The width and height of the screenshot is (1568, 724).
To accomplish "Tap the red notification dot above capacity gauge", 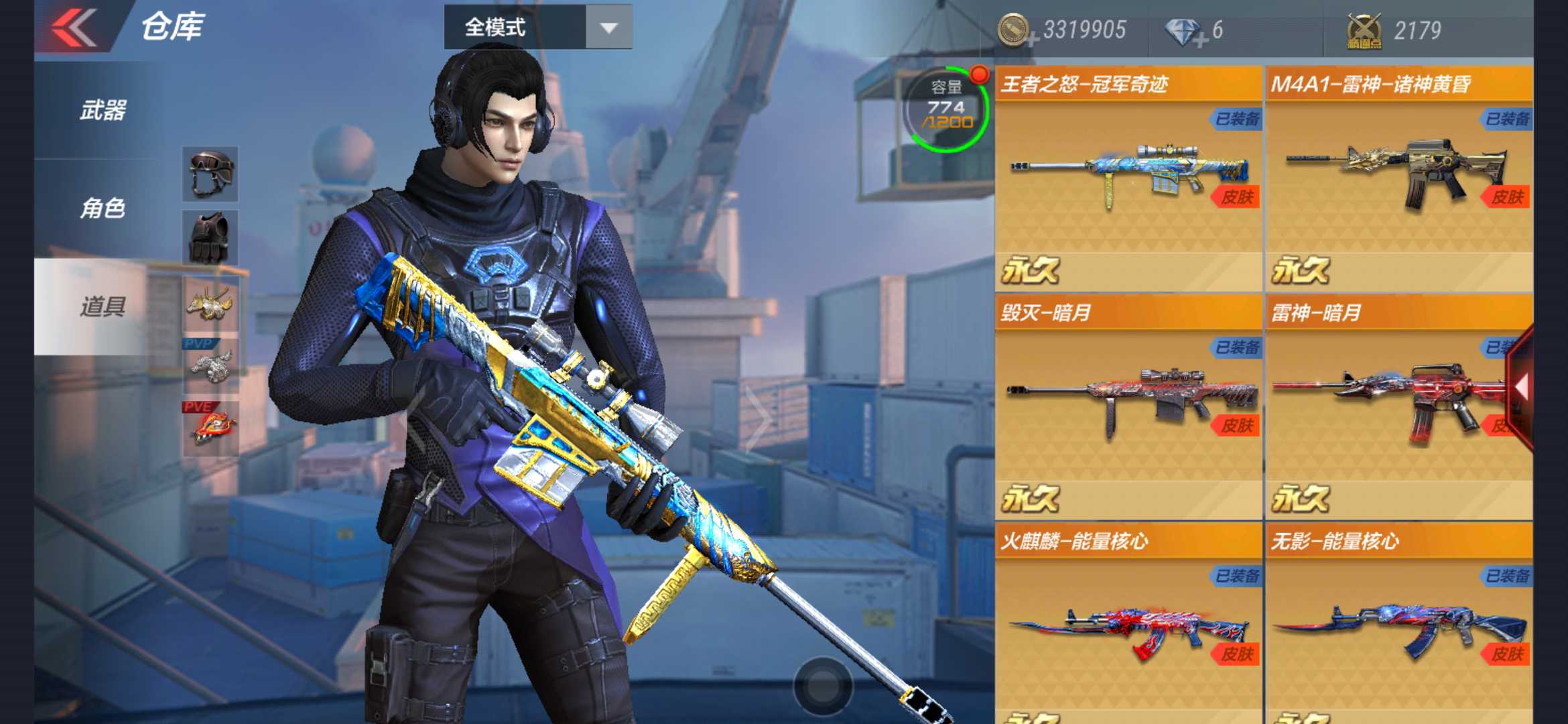I will (x=979, y=76).
